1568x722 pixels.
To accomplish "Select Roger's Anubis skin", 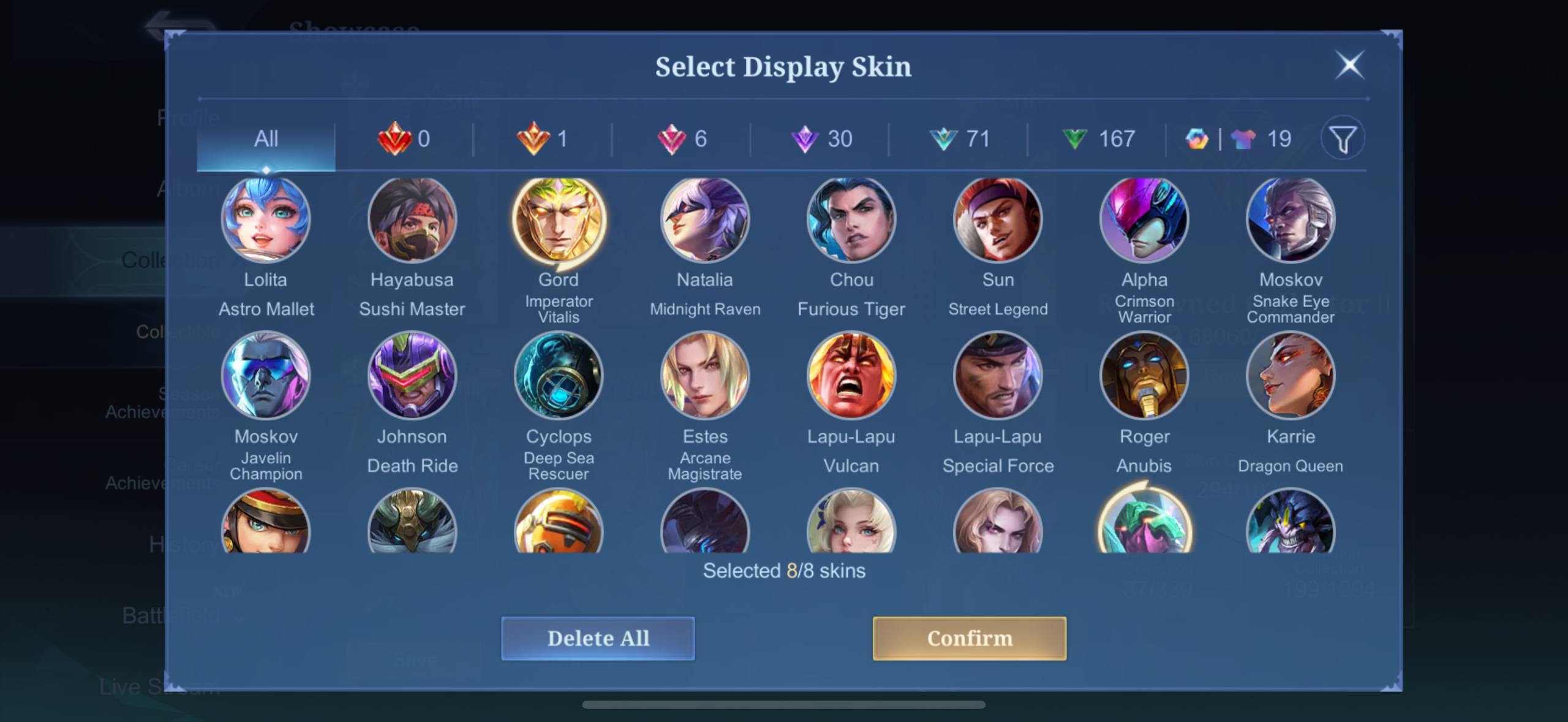I will click(1144, 375).
